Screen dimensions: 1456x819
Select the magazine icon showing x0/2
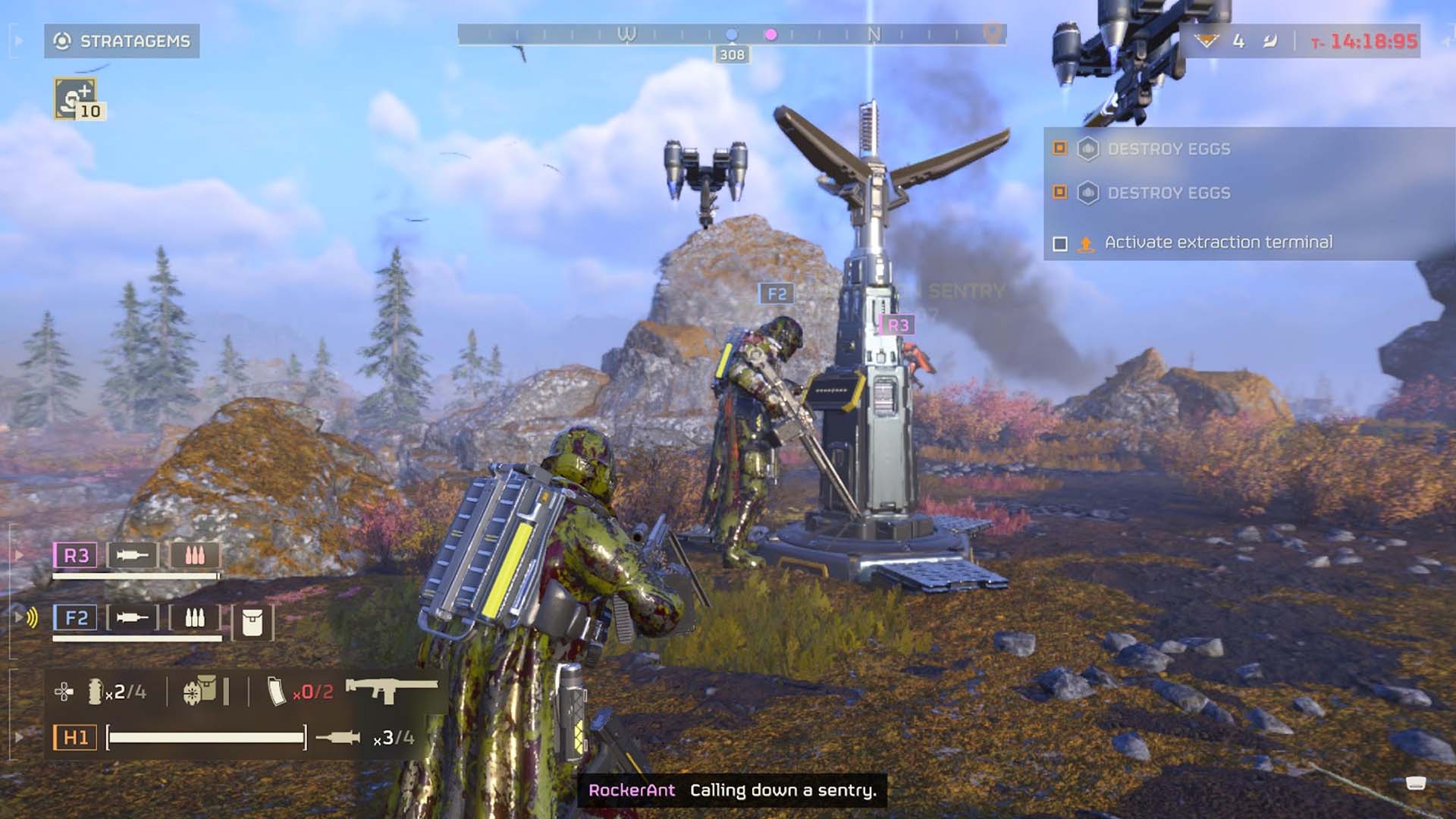click(278, 691)
